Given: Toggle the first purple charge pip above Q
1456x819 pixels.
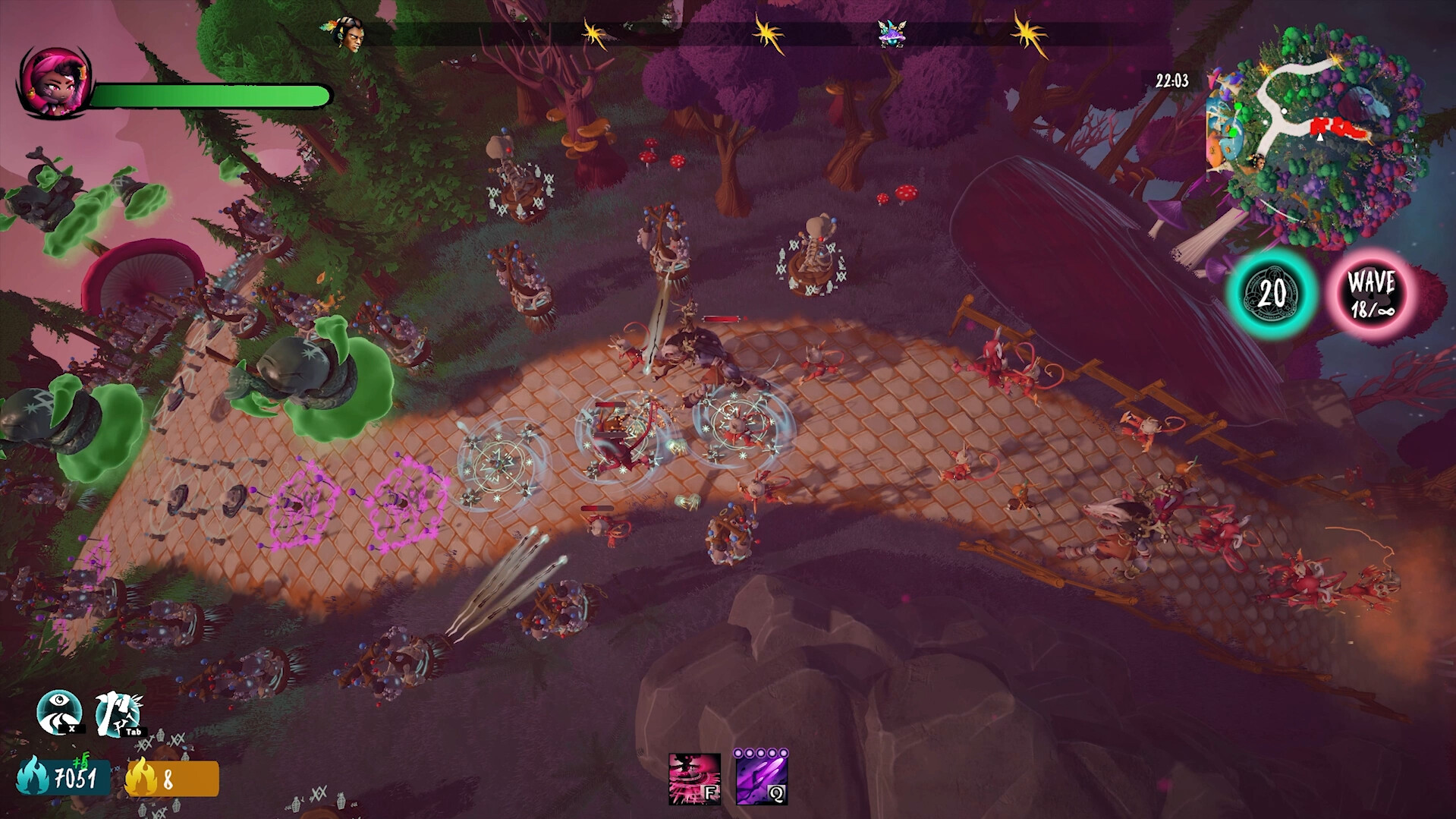Looking at the screenshot, I should (737, 752).
